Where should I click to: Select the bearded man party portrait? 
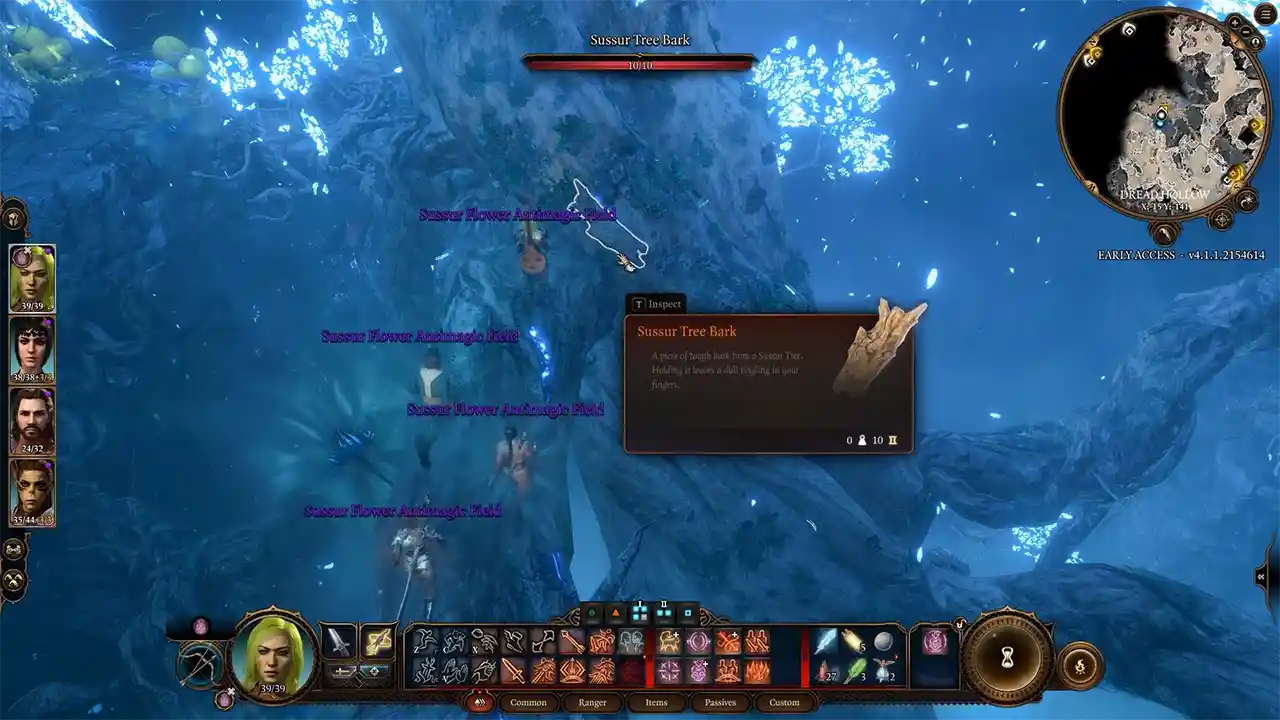click(x=32, y=420)
